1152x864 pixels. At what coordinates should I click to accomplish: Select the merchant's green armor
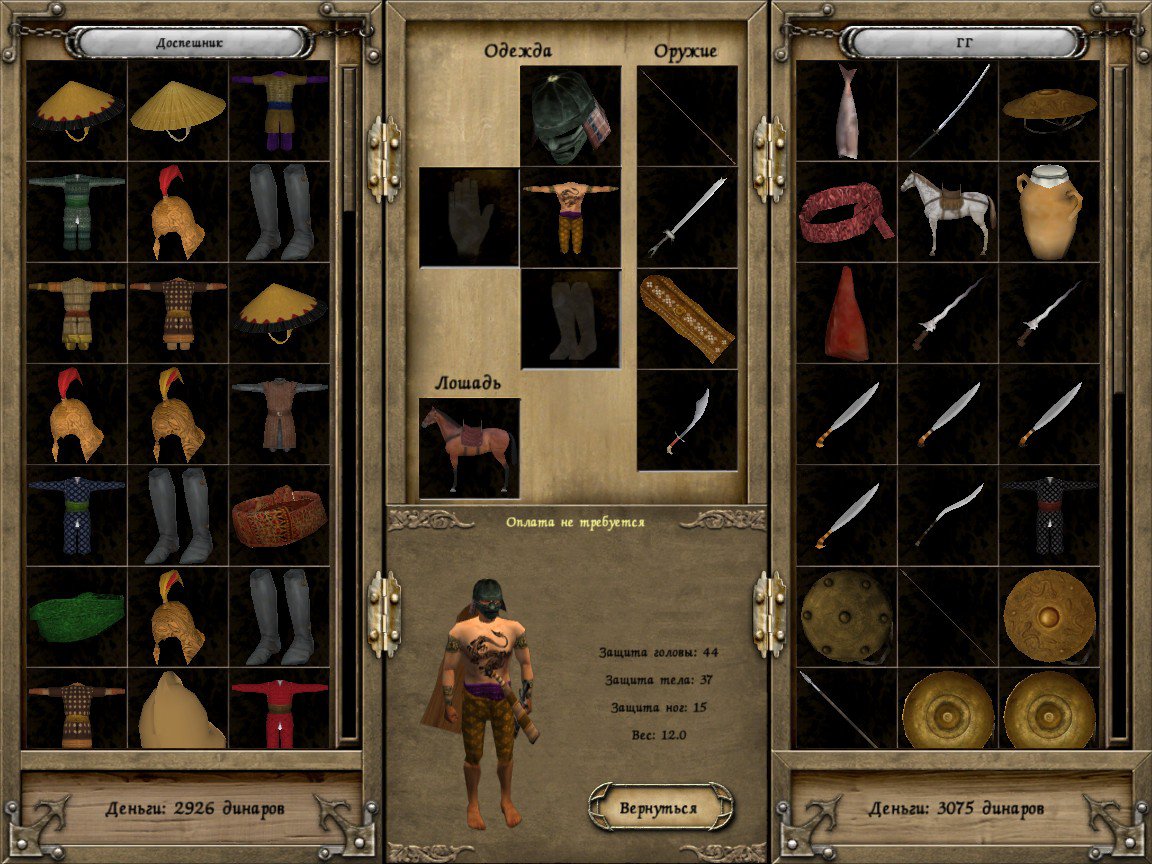[x=76, y=210]
